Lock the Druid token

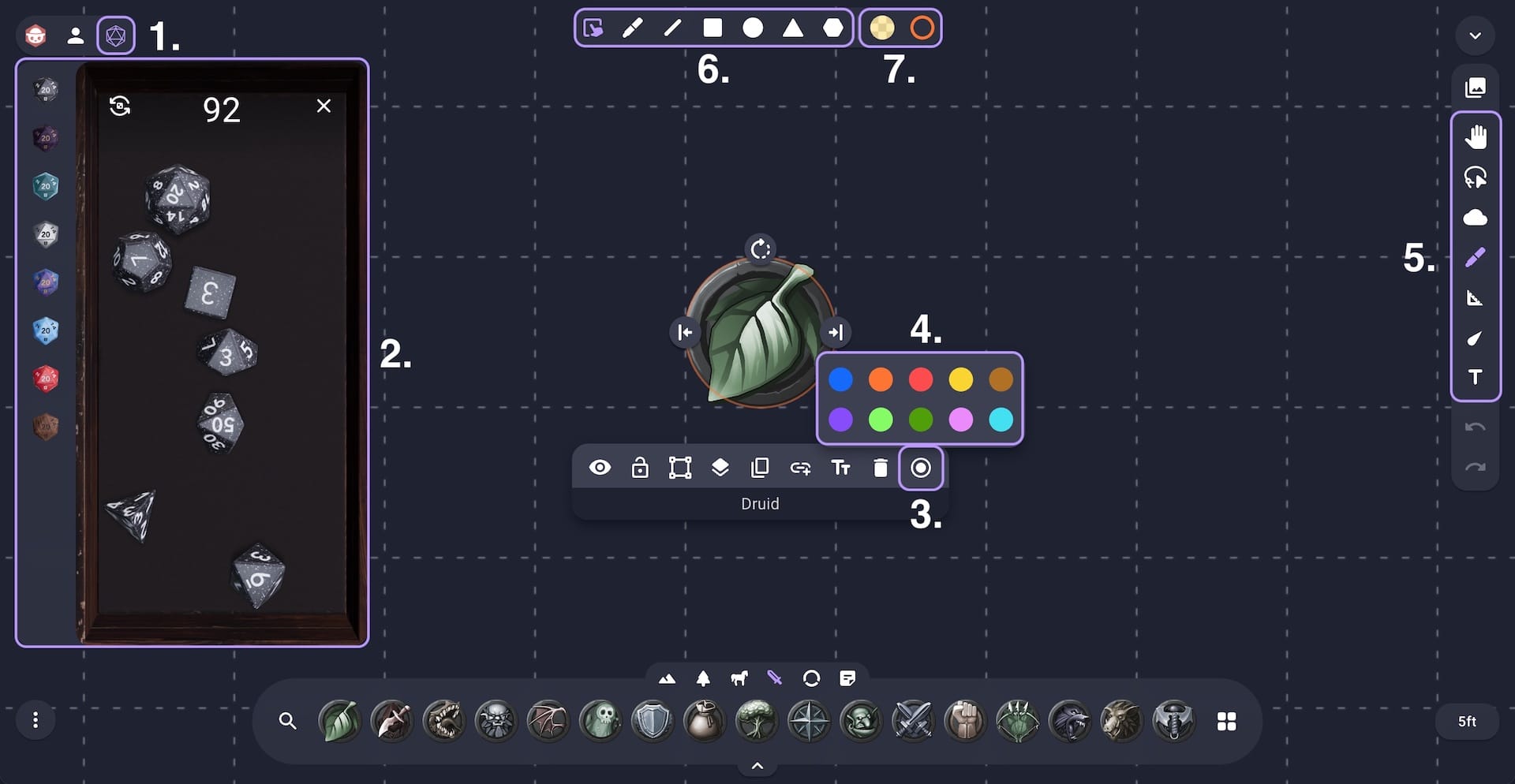coord(640,467)
